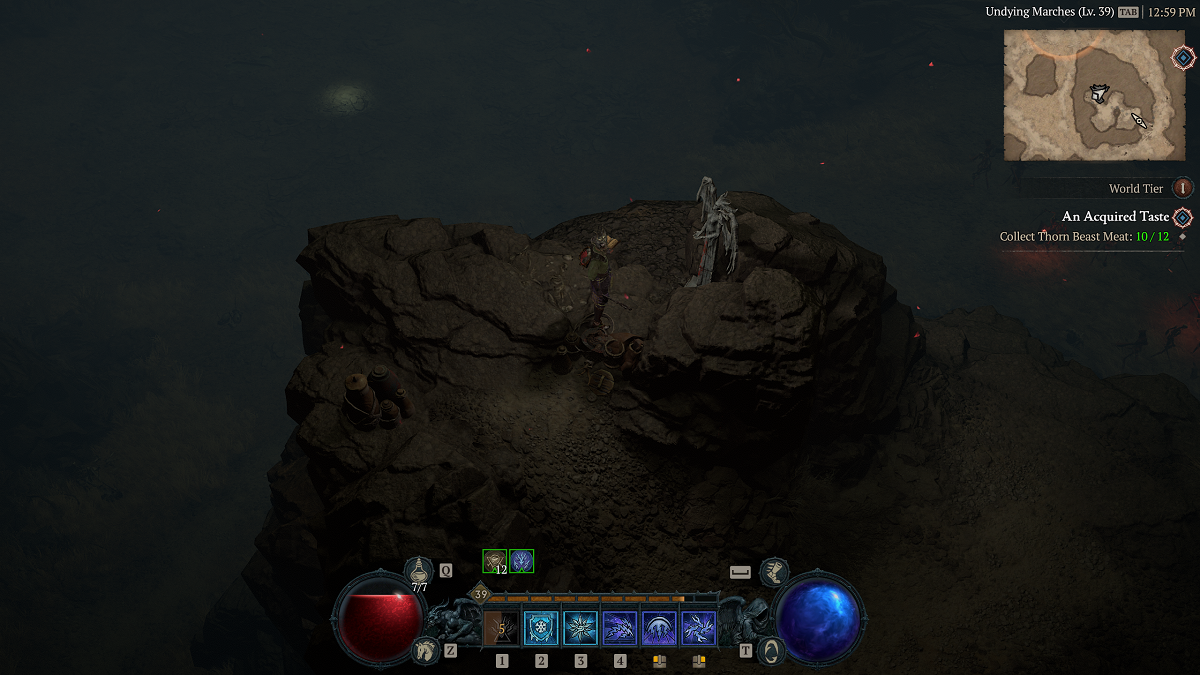Cast the last lightning skill on hotbar
The width and height of the screenshot is (1200, 675).
tap(698, 628)
